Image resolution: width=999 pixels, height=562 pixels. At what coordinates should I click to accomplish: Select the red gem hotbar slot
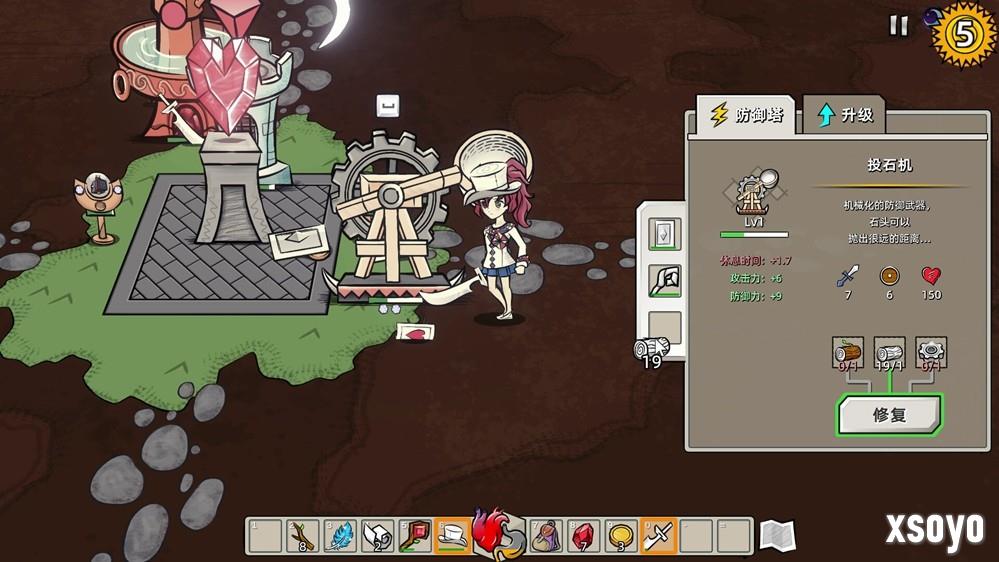tap(584, 536)
